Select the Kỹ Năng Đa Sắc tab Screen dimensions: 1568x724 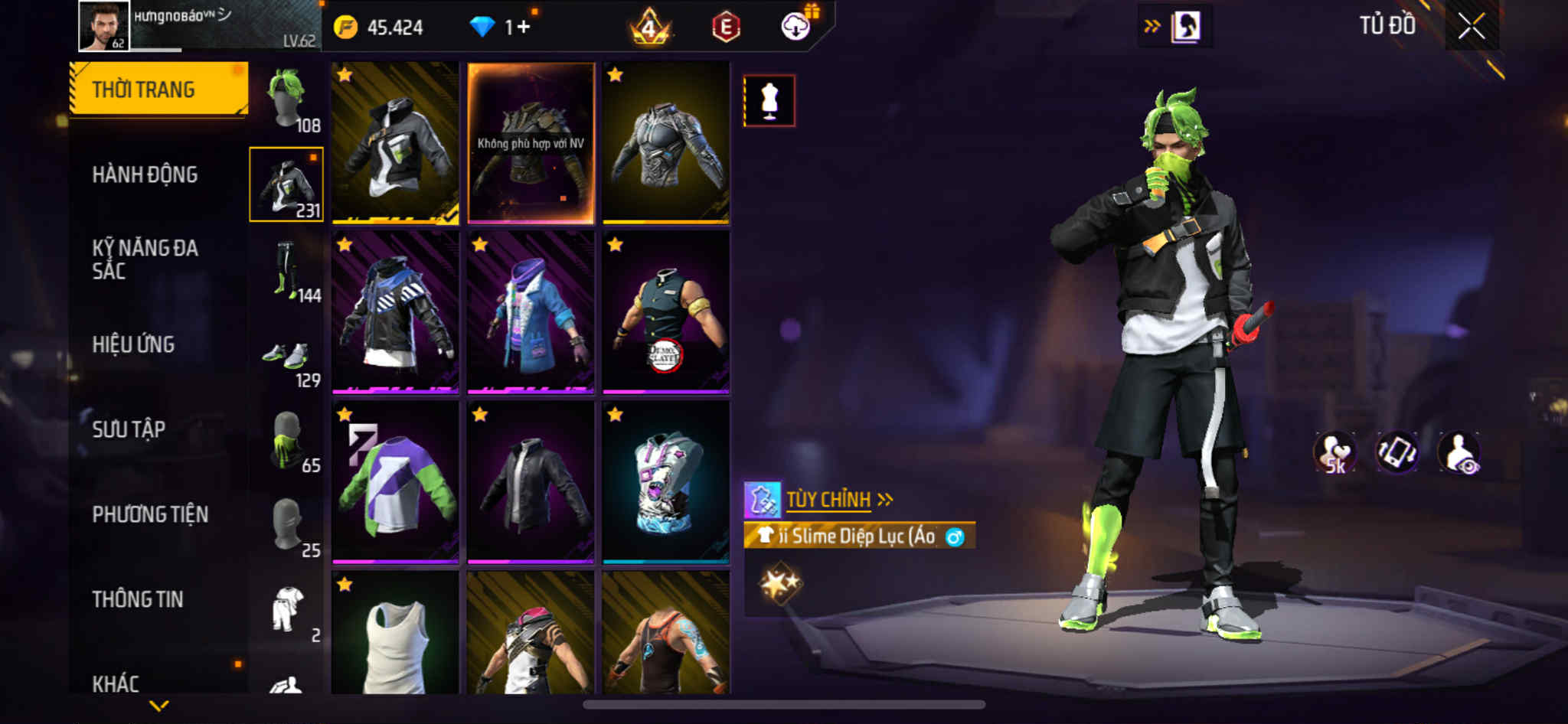coord(145,259)
